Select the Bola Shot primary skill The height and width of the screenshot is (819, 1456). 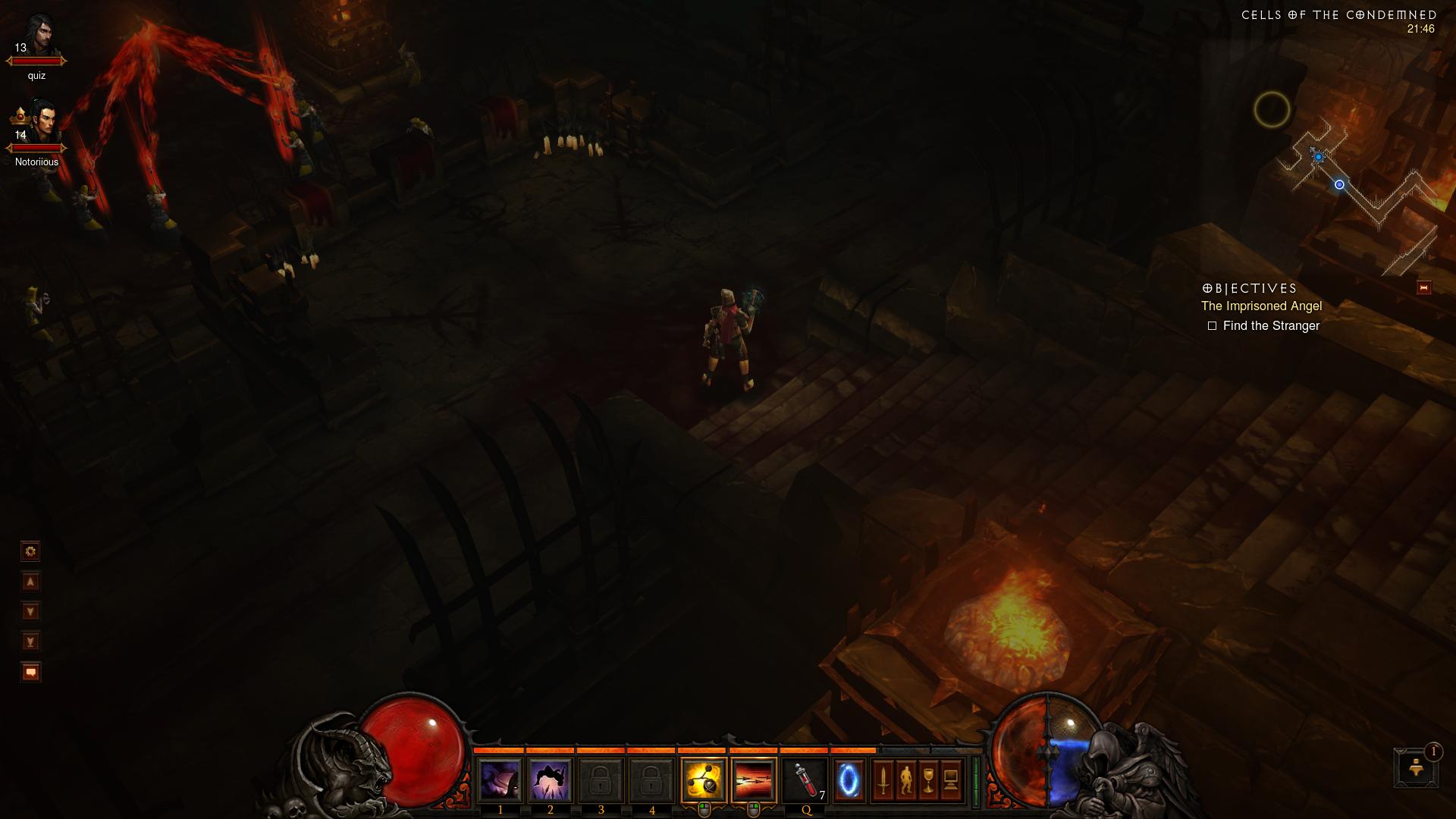pos(704,780)
